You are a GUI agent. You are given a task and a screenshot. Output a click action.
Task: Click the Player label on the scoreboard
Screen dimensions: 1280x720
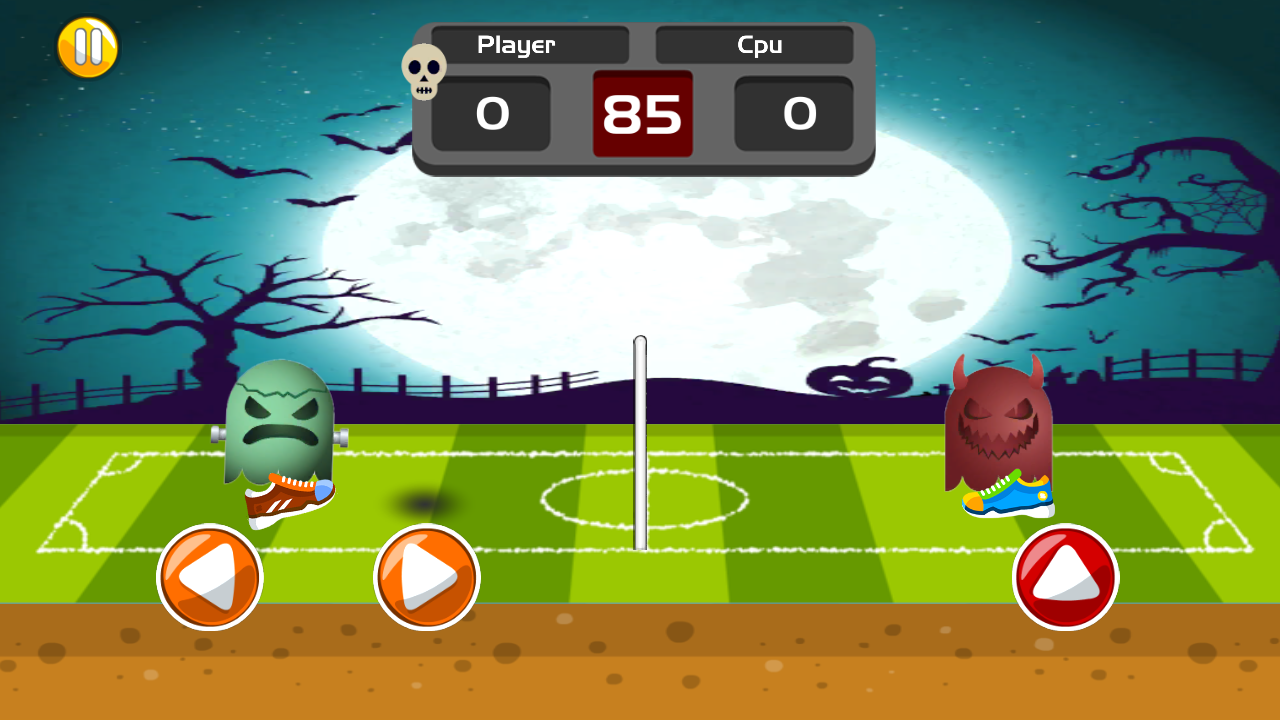(x=517, y=45)
